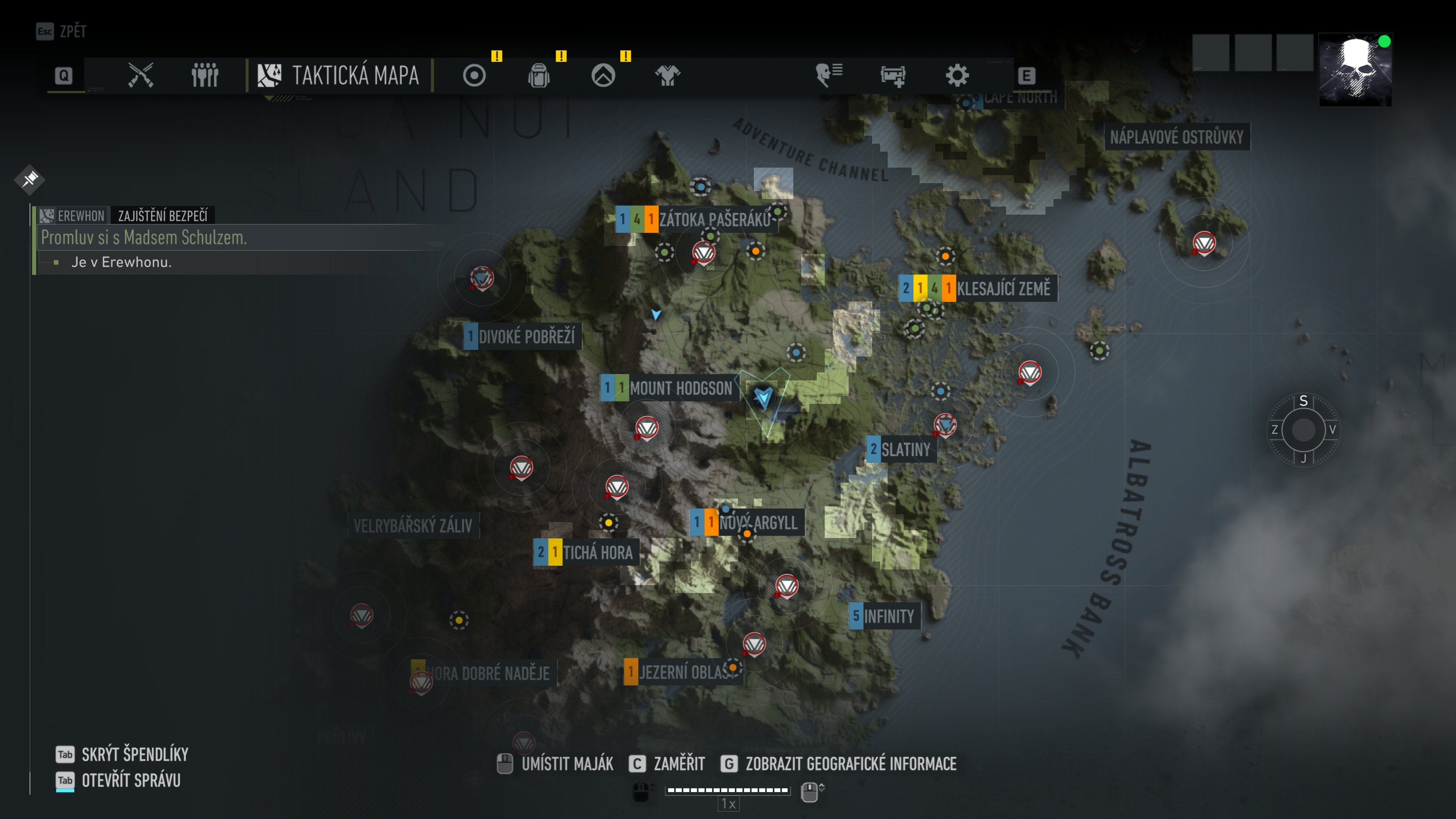Open the Zajištění Bezpečí mission header
1456x819 pixels.
coord(163,215)
